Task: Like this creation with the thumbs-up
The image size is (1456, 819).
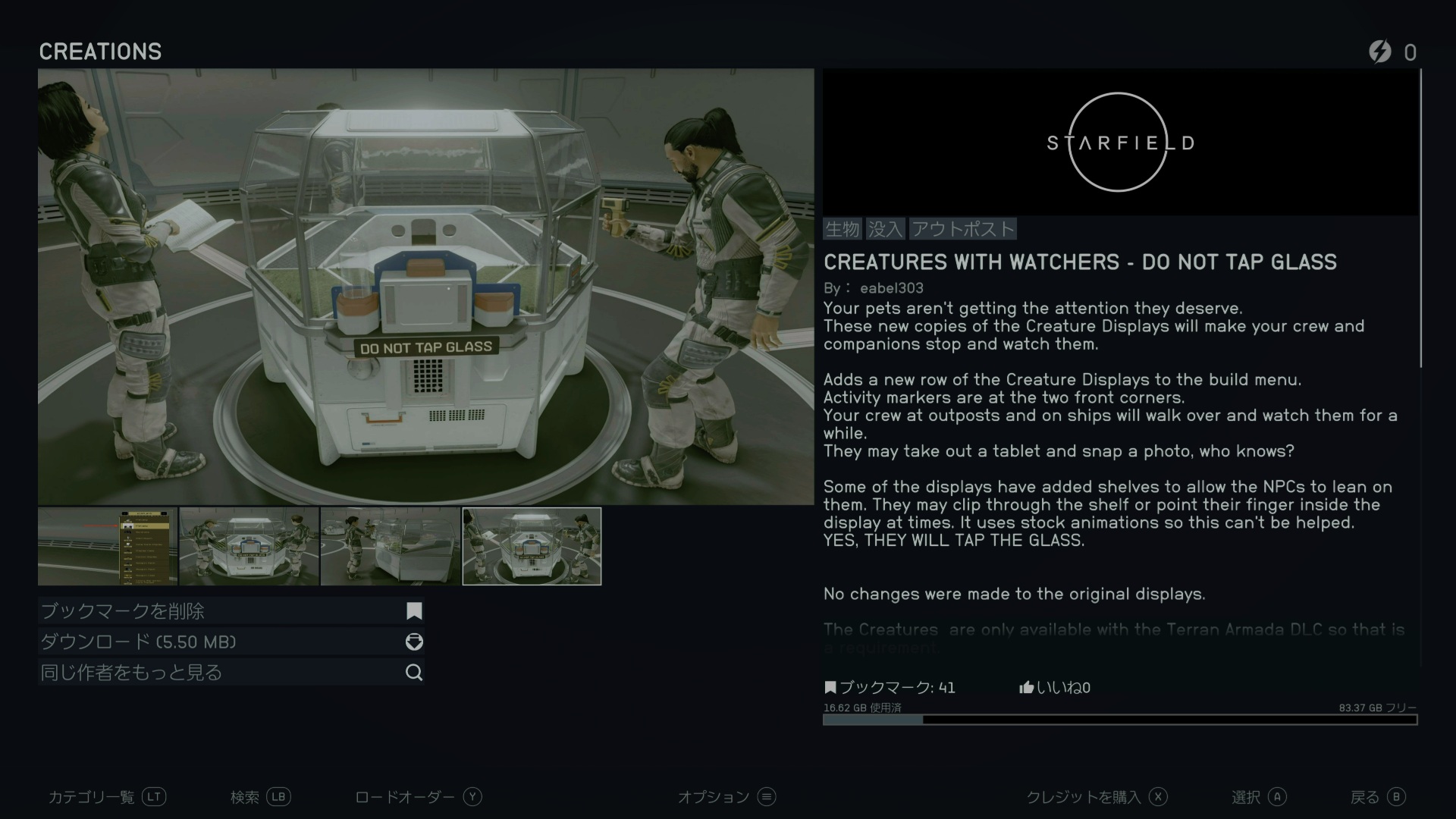Action: tap(1027, 688)
